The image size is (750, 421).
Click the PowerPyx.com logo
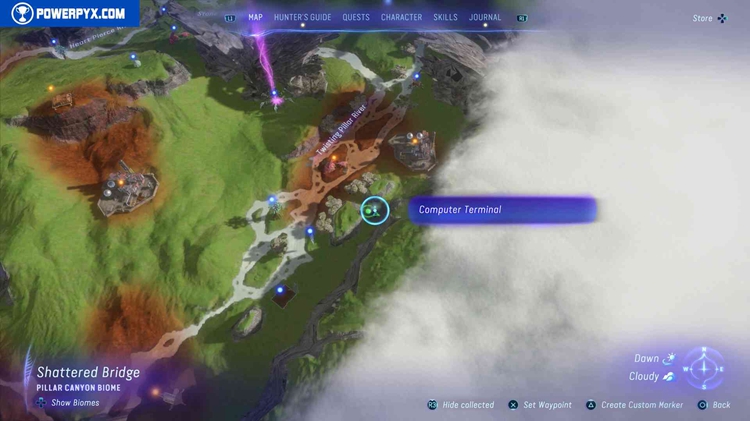click(68, 13)
